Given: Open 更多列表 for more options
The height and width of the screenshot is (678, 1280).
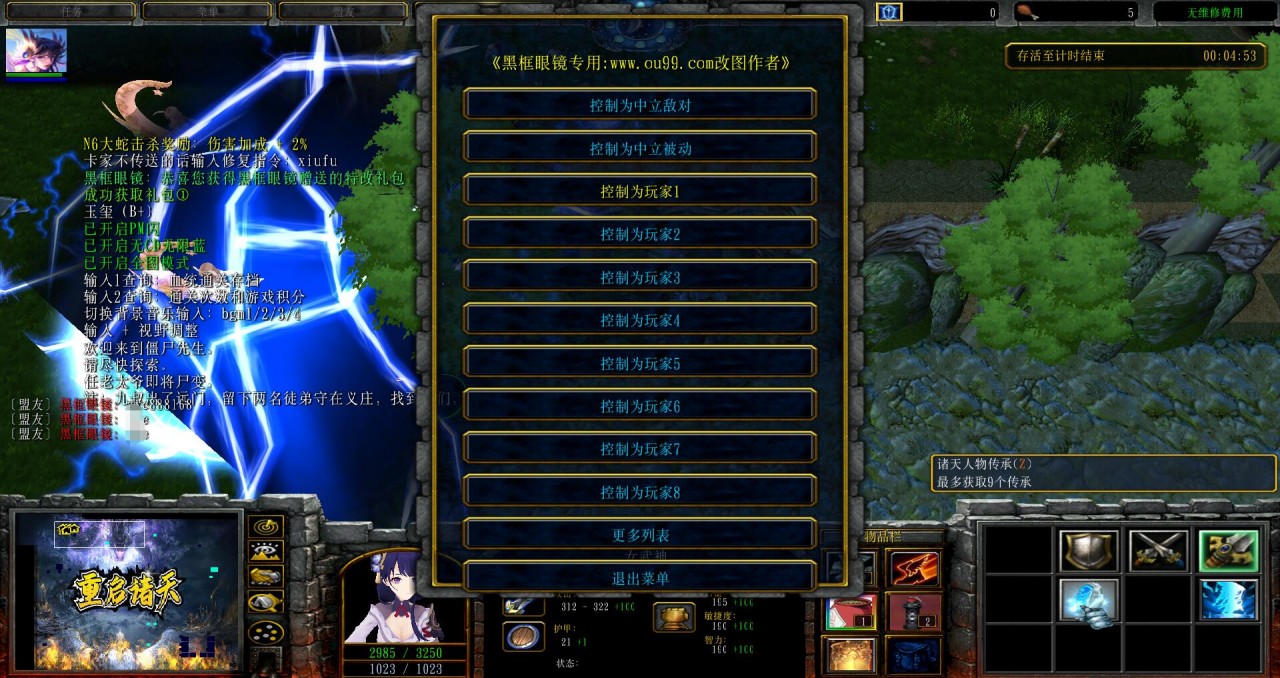Looking at the screenshot, I should point(640,535).
